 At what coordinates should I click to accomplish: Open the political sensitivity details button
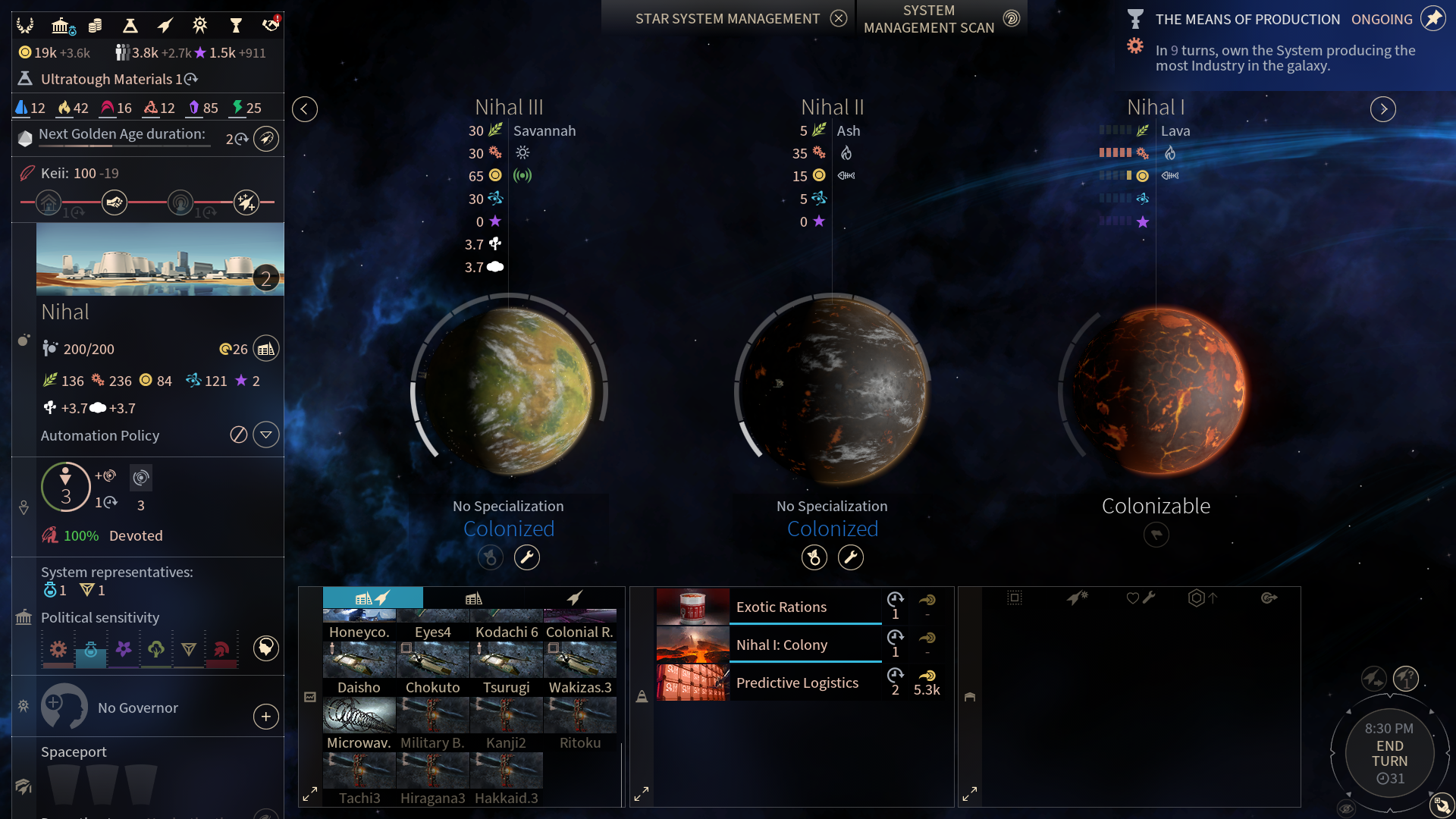click(265, 648)
